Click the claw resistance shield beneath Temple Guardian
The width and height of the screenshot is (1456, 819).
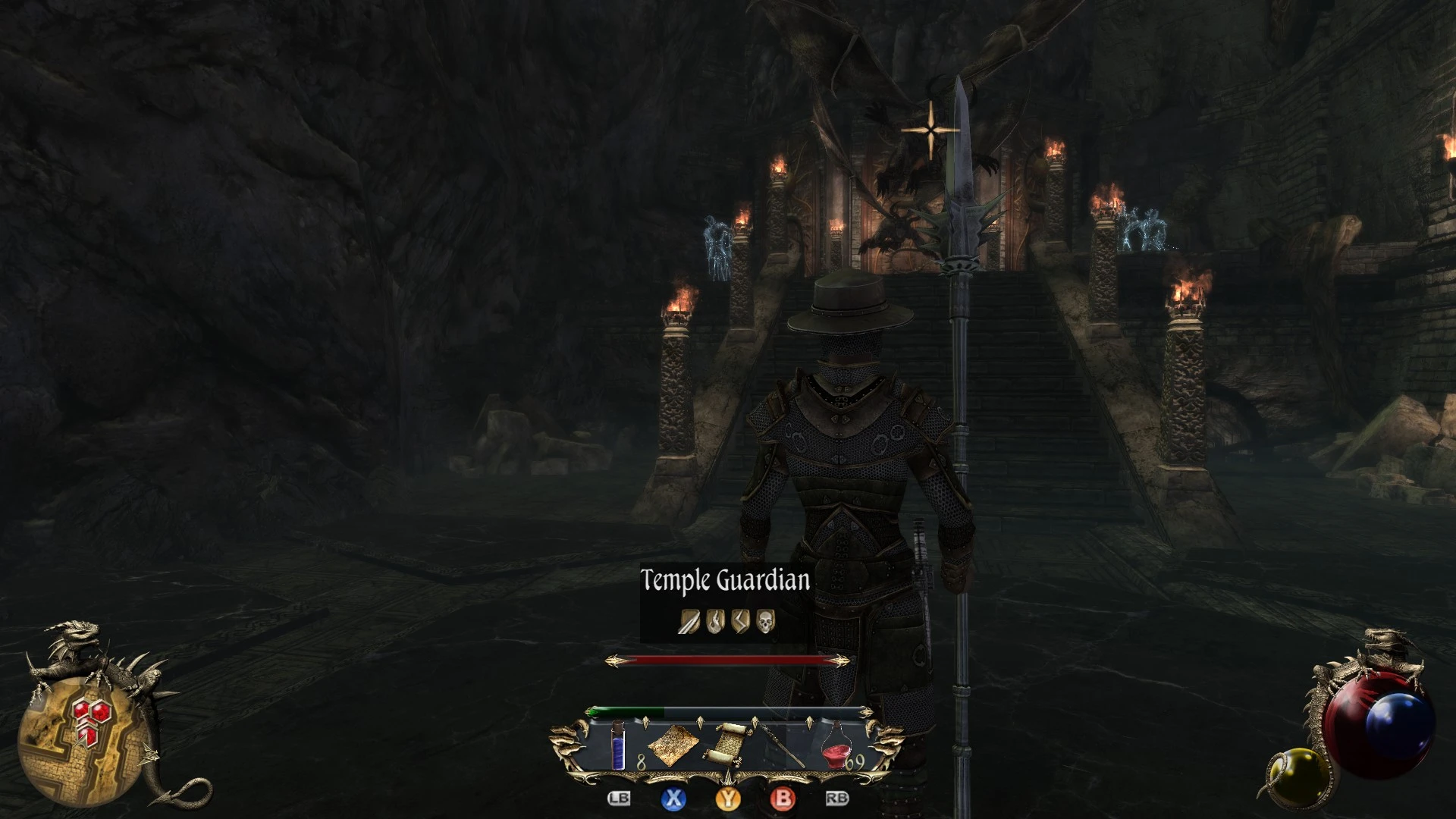pyautogui.click(x=714, y=622)
